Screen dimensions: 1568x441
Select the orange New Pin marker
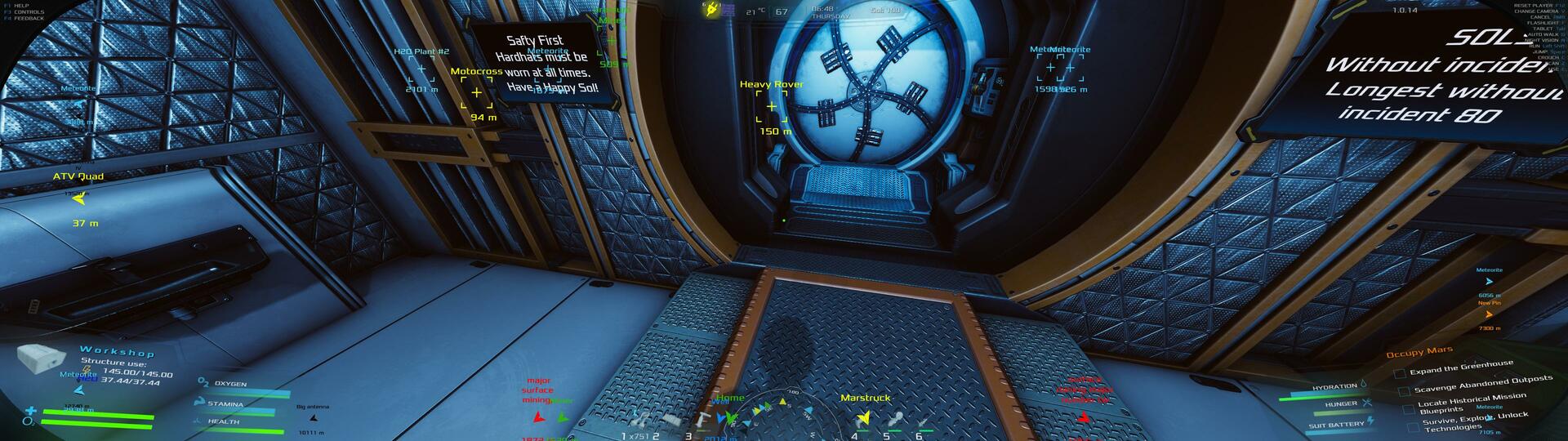point(1489,314)
